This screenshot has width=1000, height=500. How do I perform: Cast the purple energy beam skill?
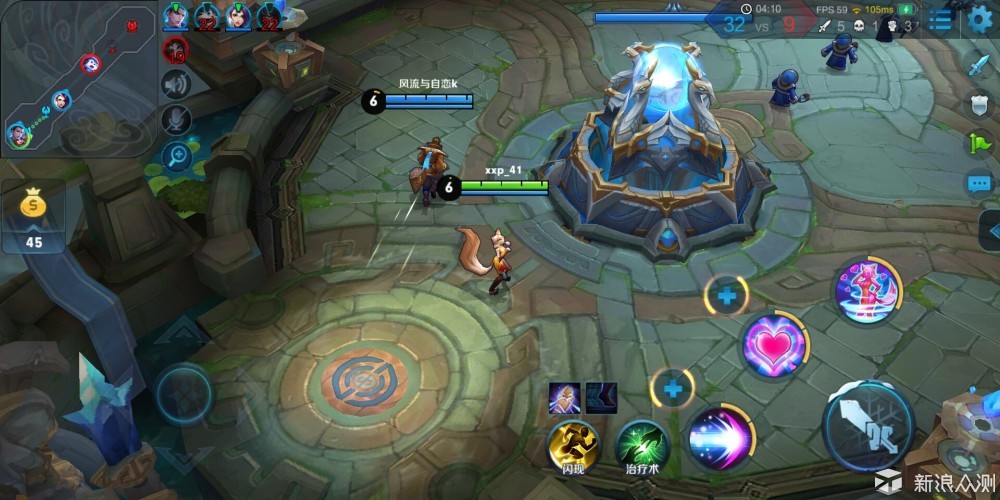[720, 437]
